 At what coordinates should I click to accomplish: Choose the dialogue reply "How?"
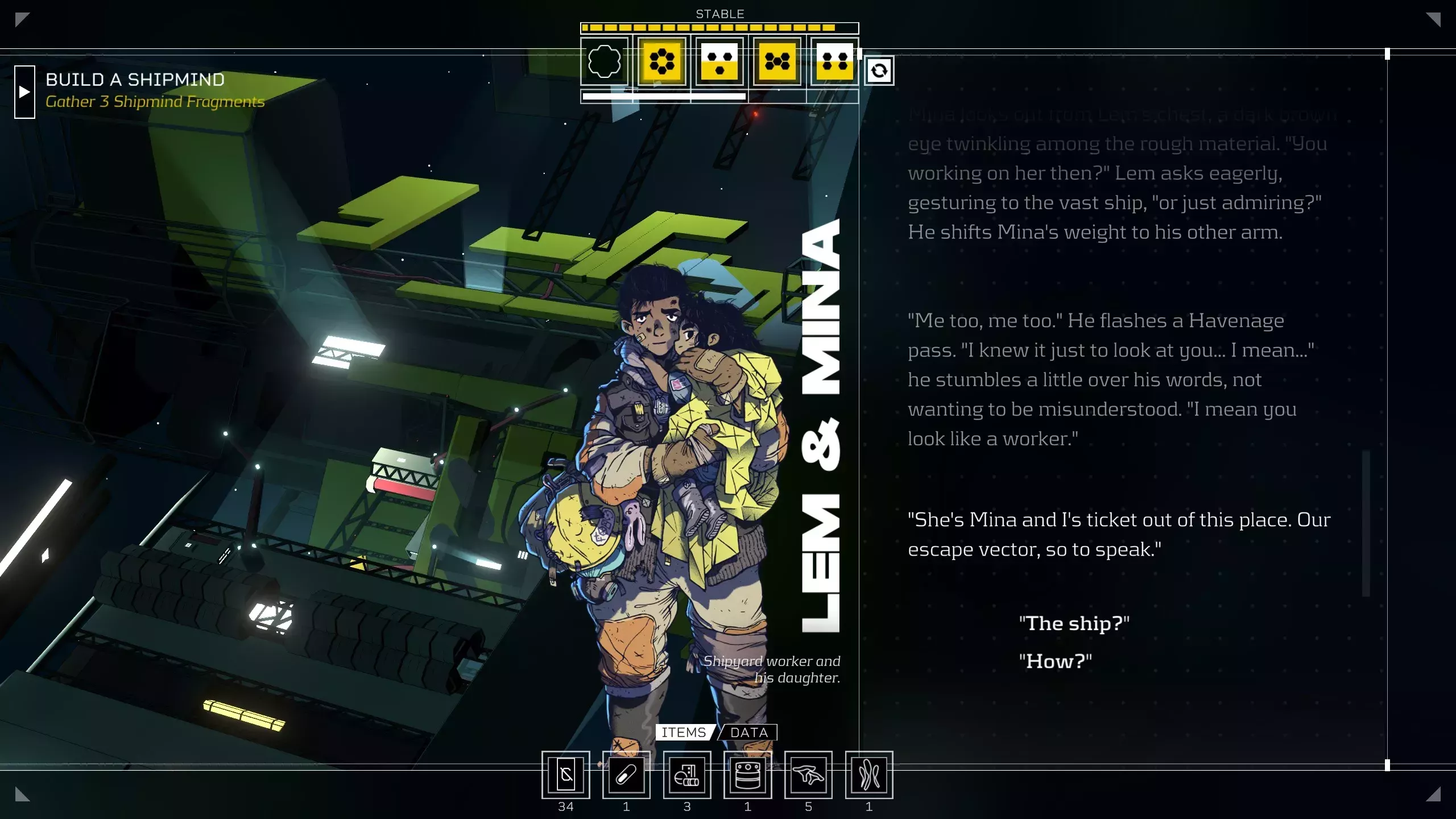click(x=1055, y=661)
